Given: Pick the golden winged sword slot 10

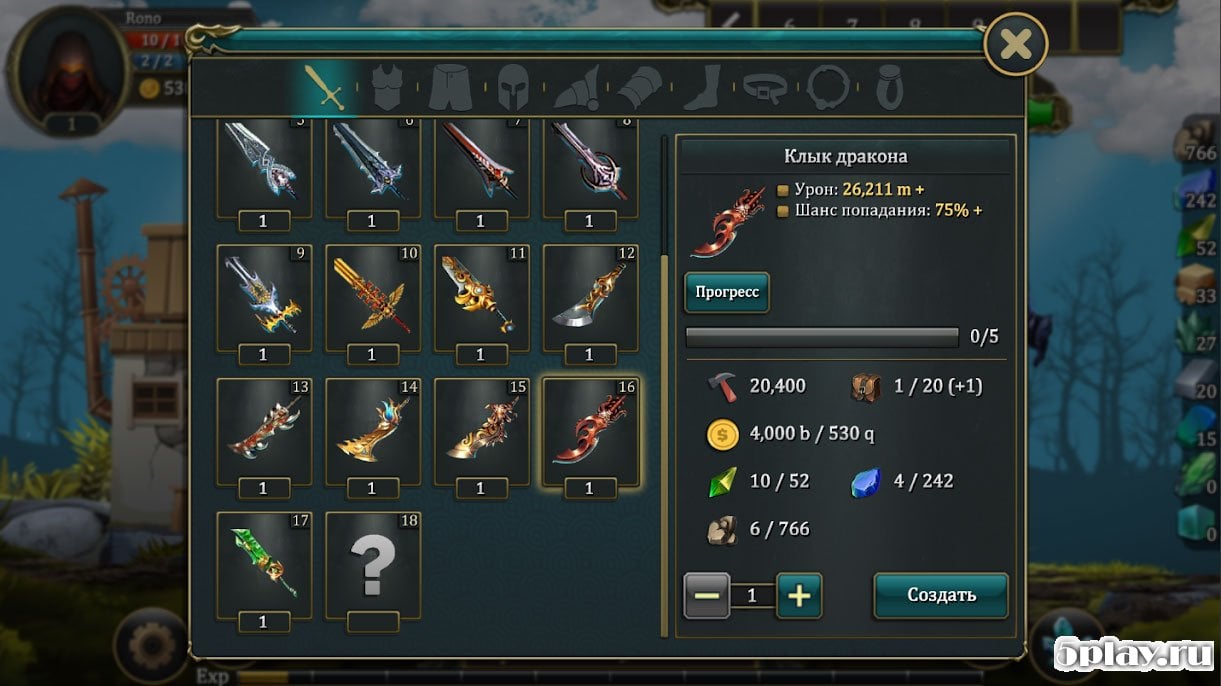Looking at the screenshot, I should [x=373, y=296].
